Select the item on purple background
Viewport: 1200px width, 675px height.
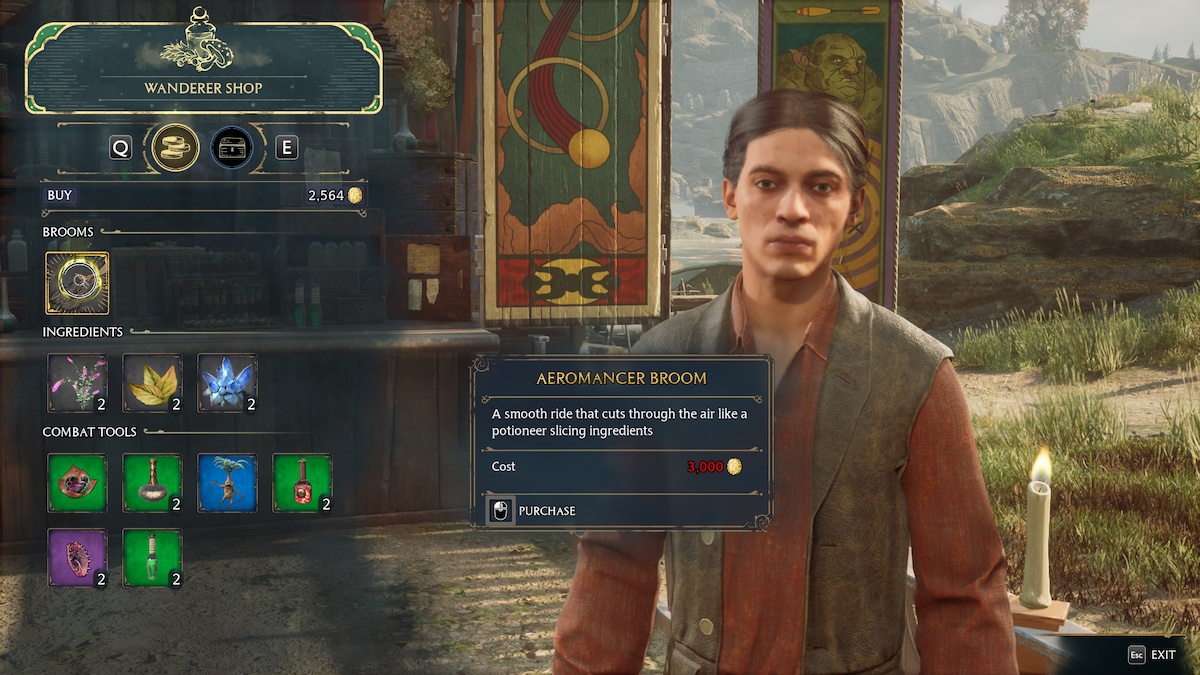(77, 558)
